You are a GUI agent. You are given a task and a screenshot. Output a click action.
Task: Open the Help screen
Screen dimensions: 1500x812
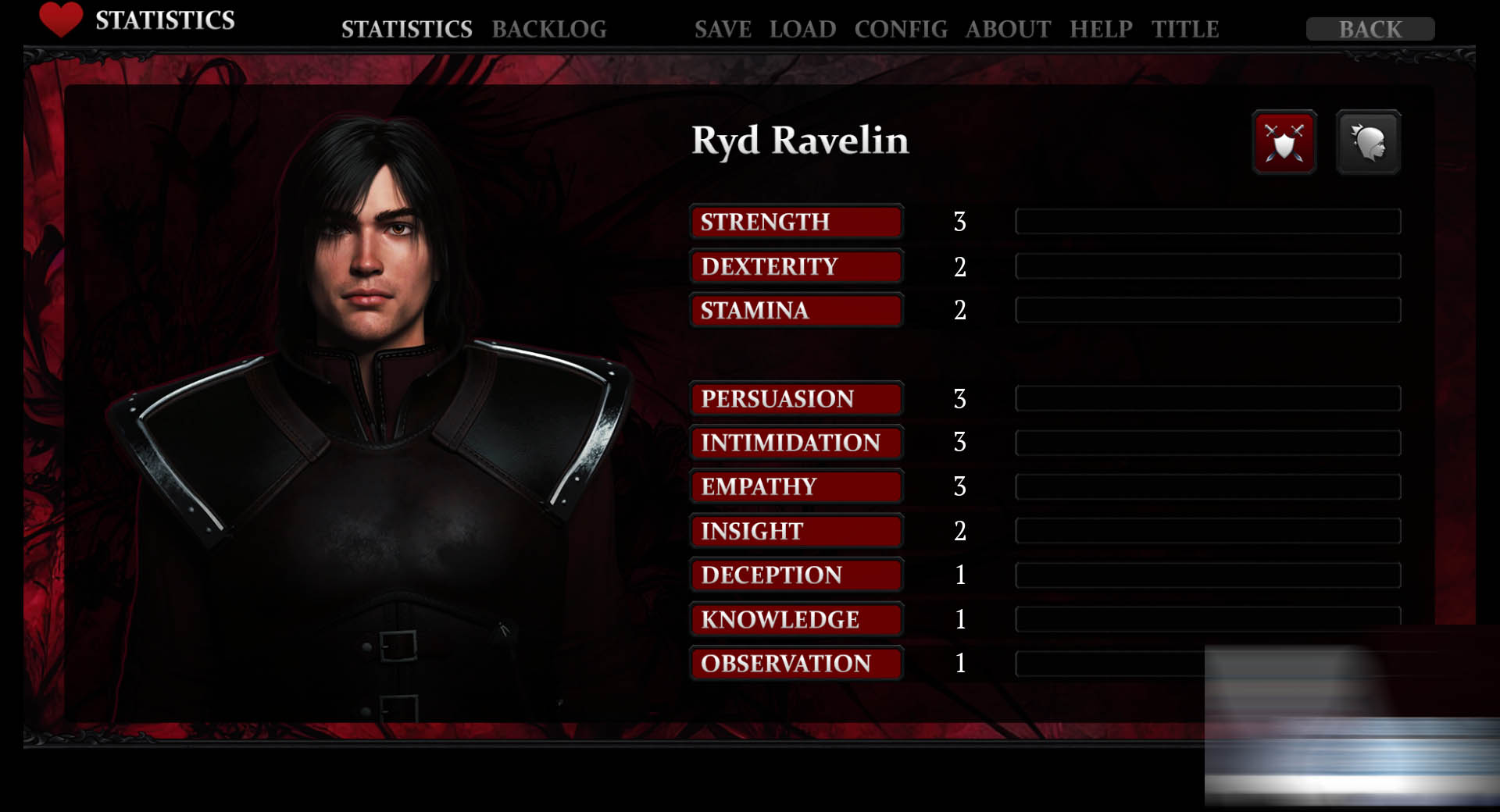click(x=1101, y=29)
